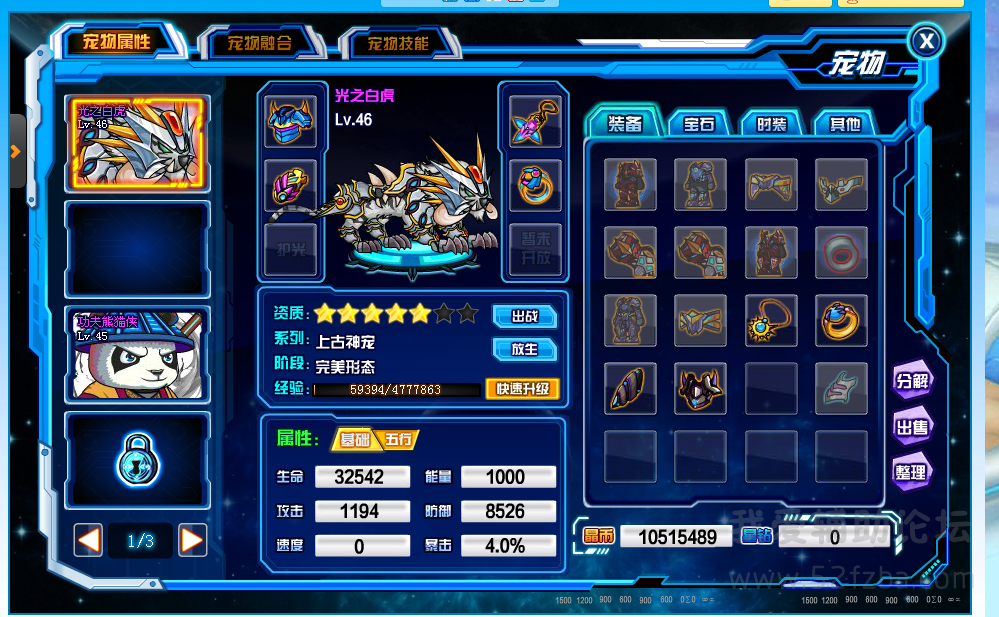Show the 五行 attribute tab
This screenshot has width=999, height=617.
click(x=399, y=439)
